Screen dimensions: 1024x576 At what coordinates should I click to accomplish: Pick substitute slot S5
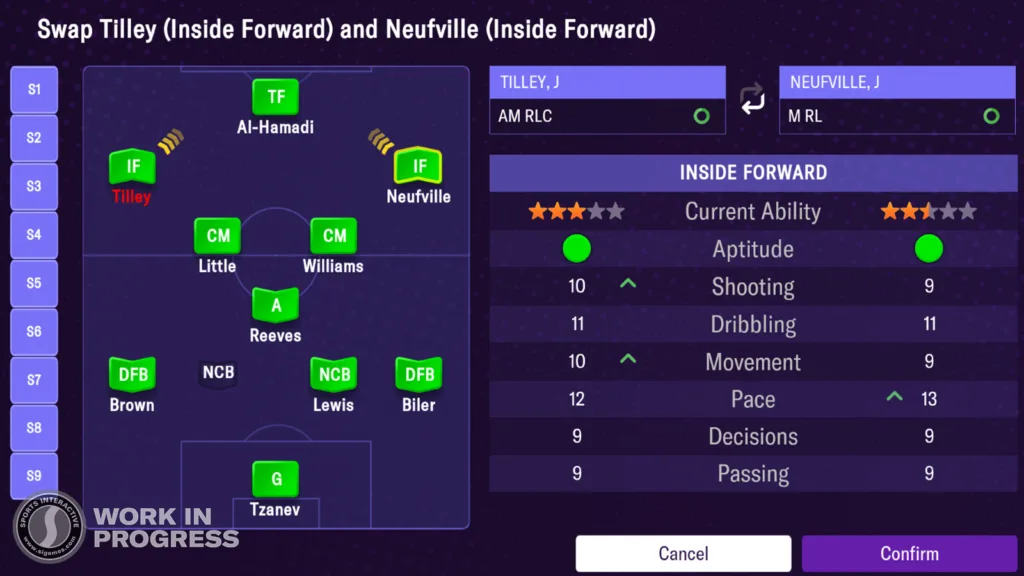(34, 283)
